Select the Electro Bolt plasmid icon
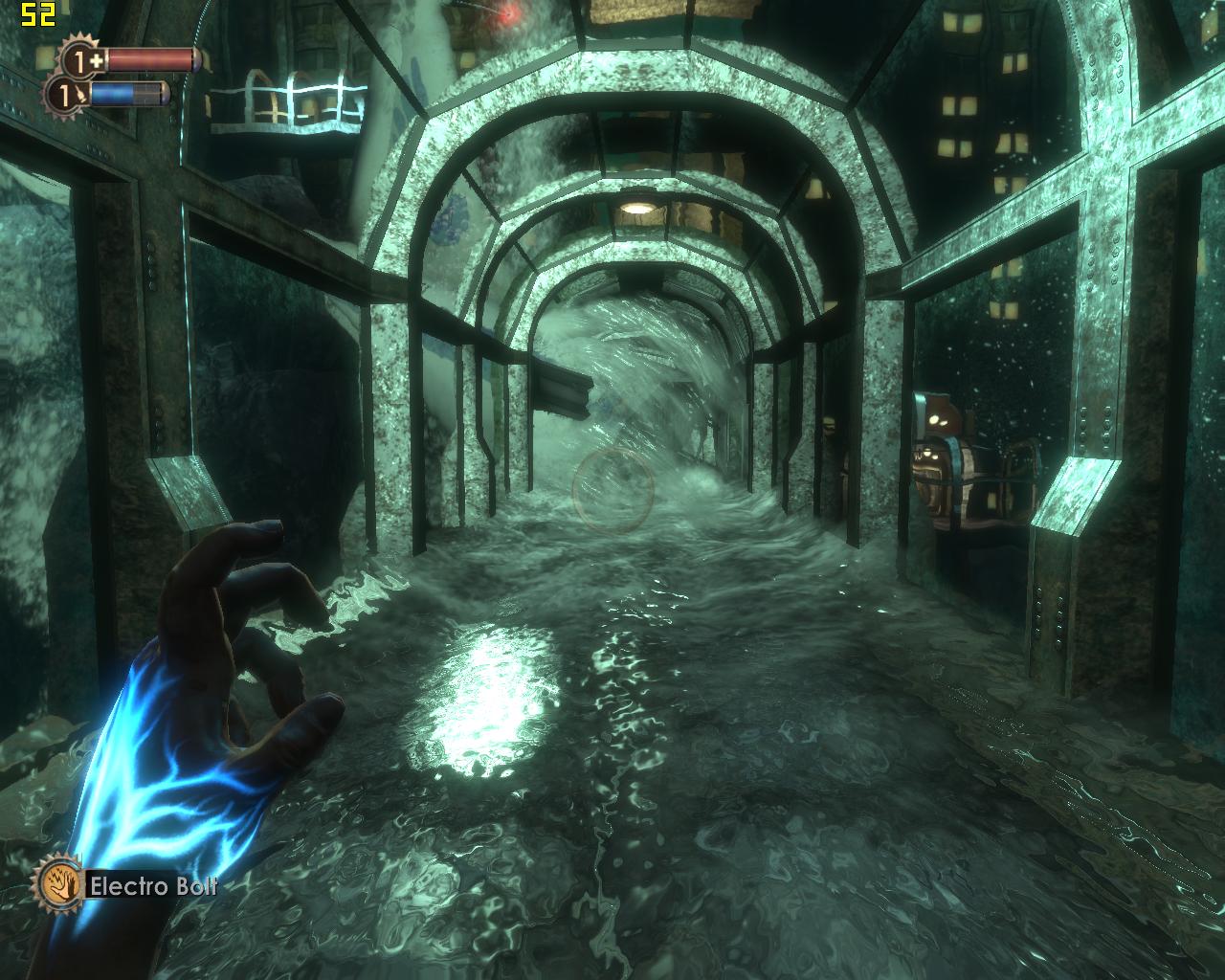The width and height of the screenshot is (1225, 980). click(57, 883)
